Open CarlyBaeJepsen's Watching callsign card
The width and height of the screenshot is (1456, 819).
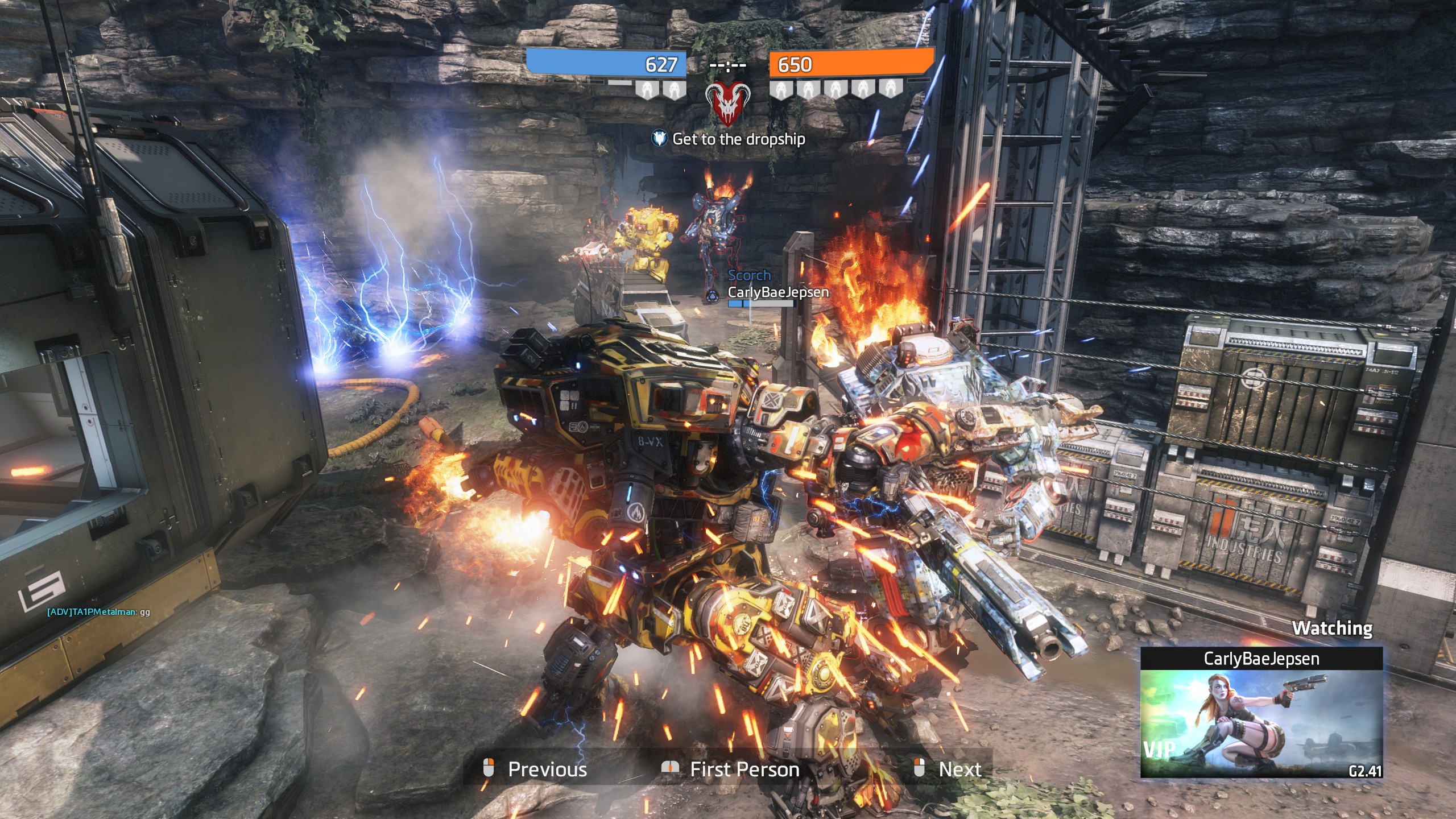1261,712
